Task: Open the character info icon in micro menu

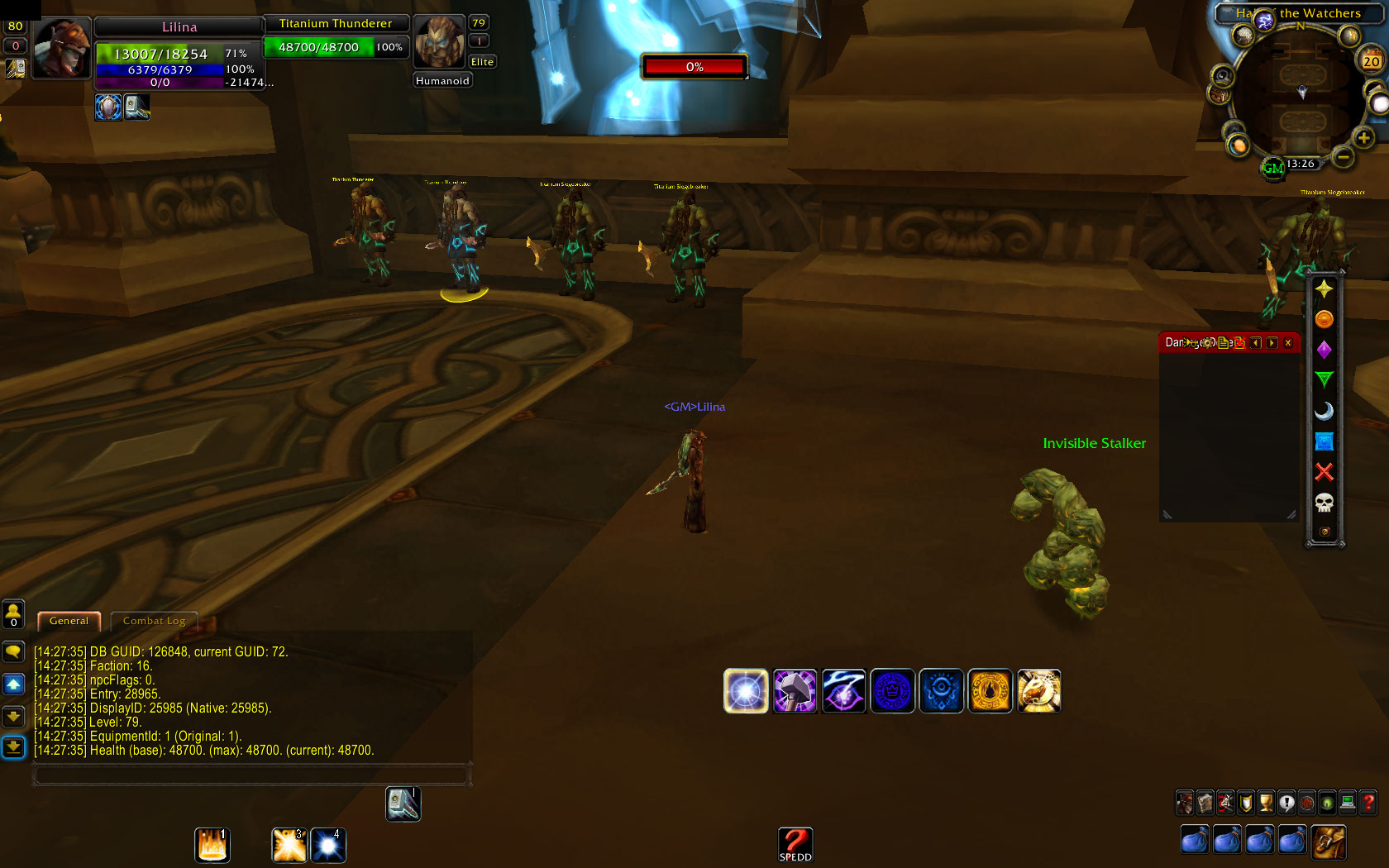Action: pos(1184,803)
